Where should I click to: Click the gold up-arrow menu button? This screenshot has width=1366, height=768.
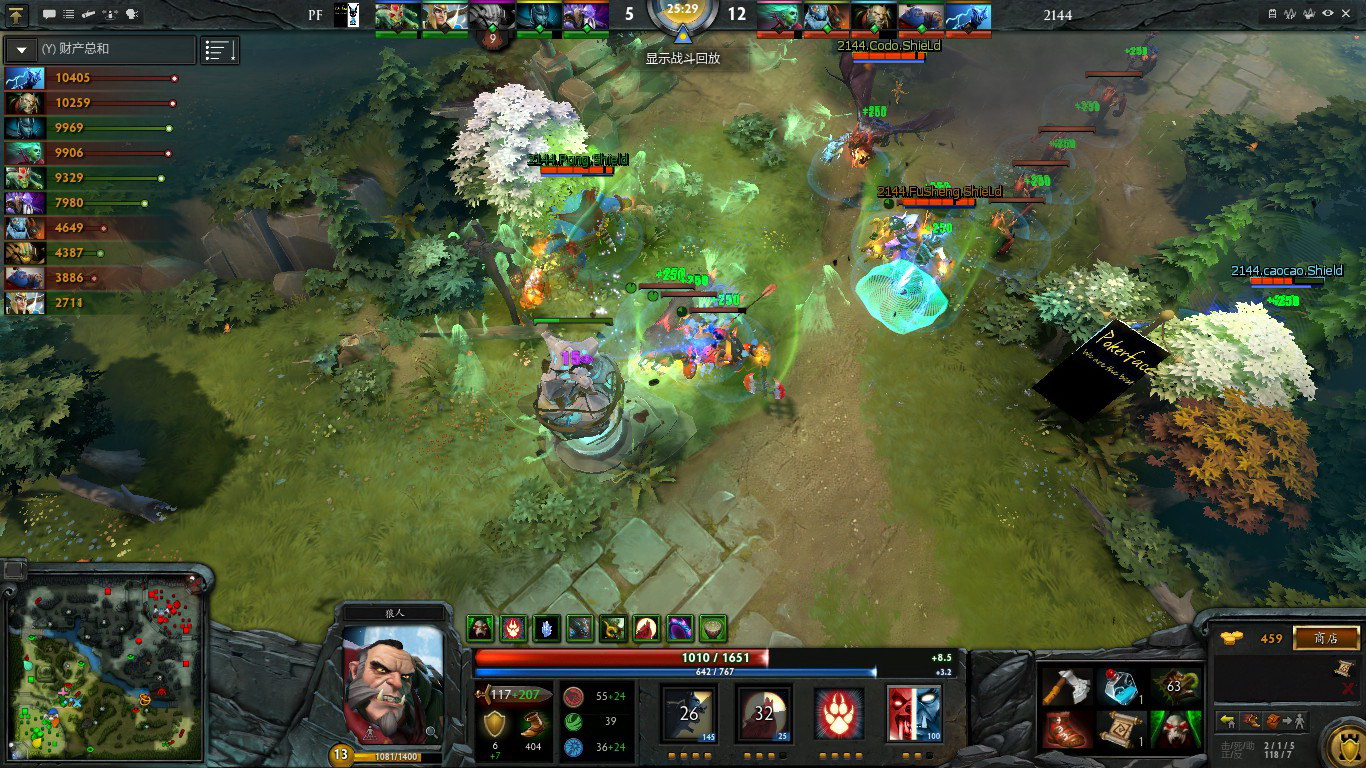tap(17, 15)
